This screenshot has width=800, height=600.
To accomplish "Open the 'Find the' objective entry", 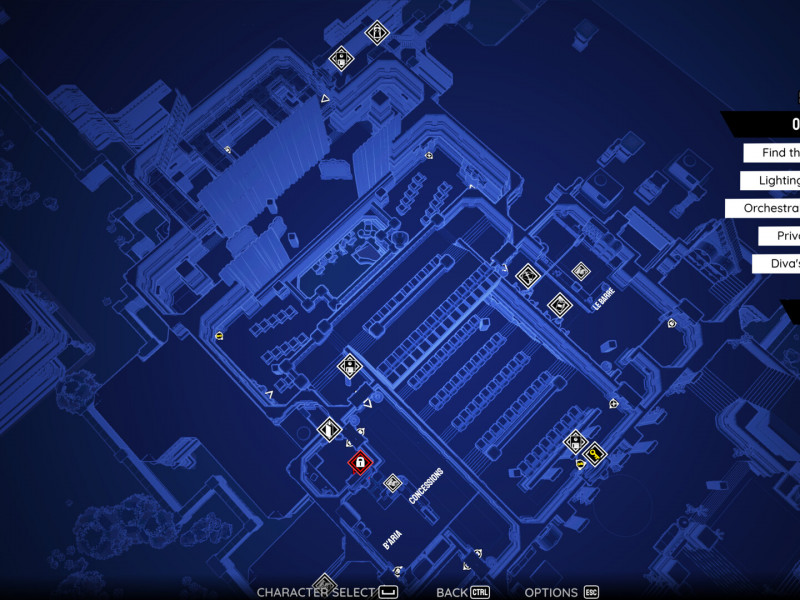I will tap(773, 153).
